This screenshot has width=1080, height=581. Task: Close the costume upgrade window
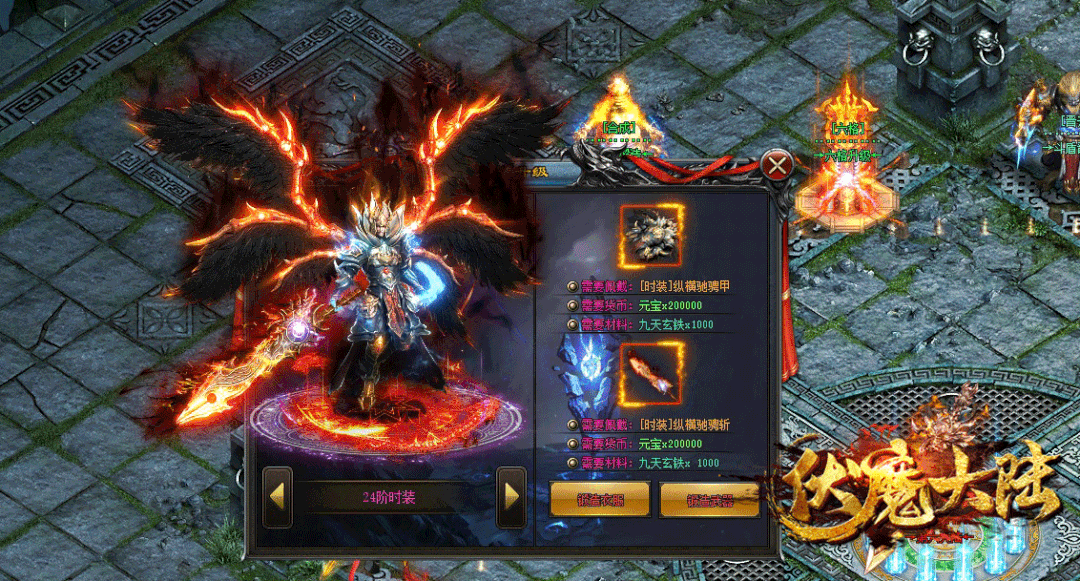point(776,164)
